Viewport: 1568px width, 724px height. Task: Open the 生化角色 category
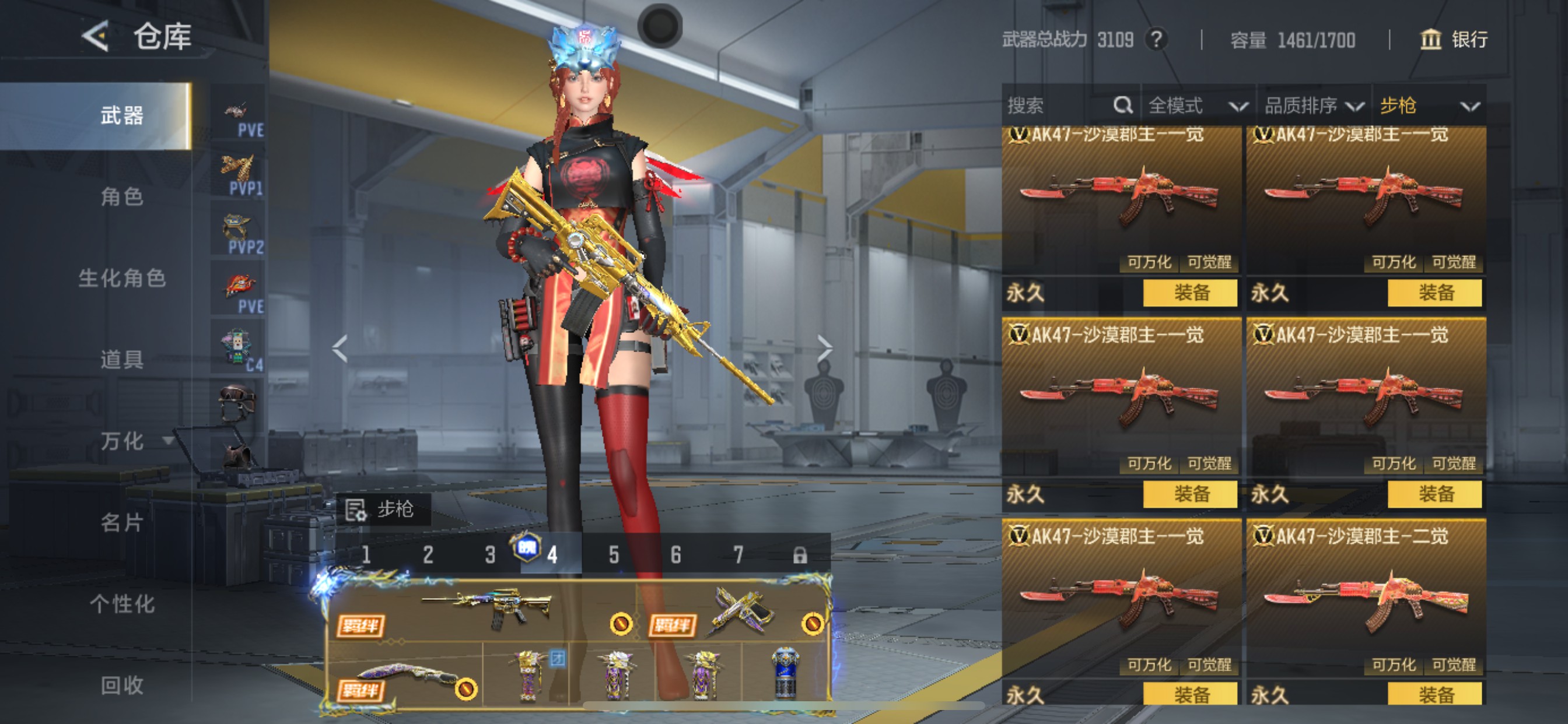(x=122, y=278)
